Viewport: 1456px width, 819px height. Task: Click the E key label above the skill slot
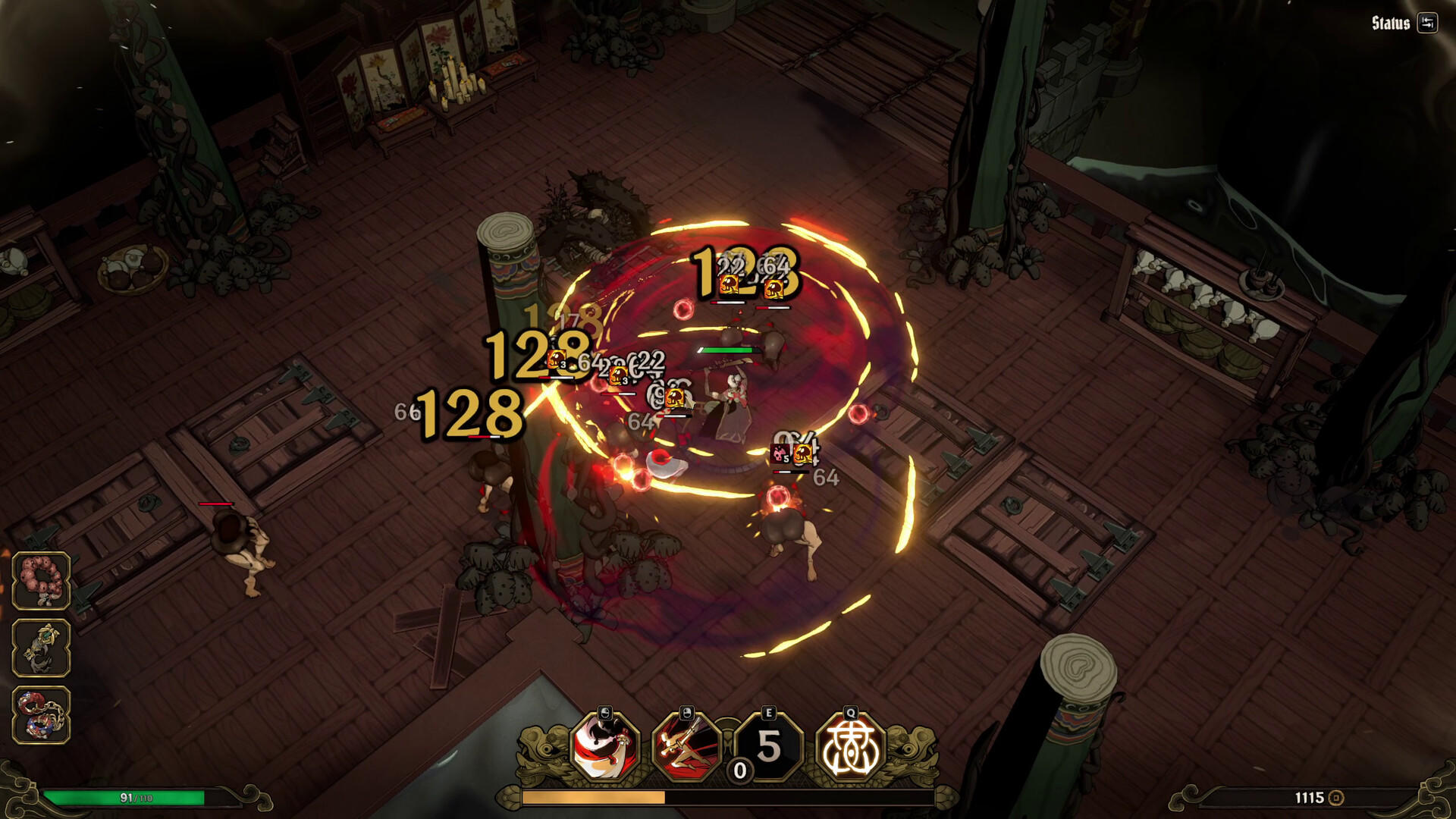769,711
